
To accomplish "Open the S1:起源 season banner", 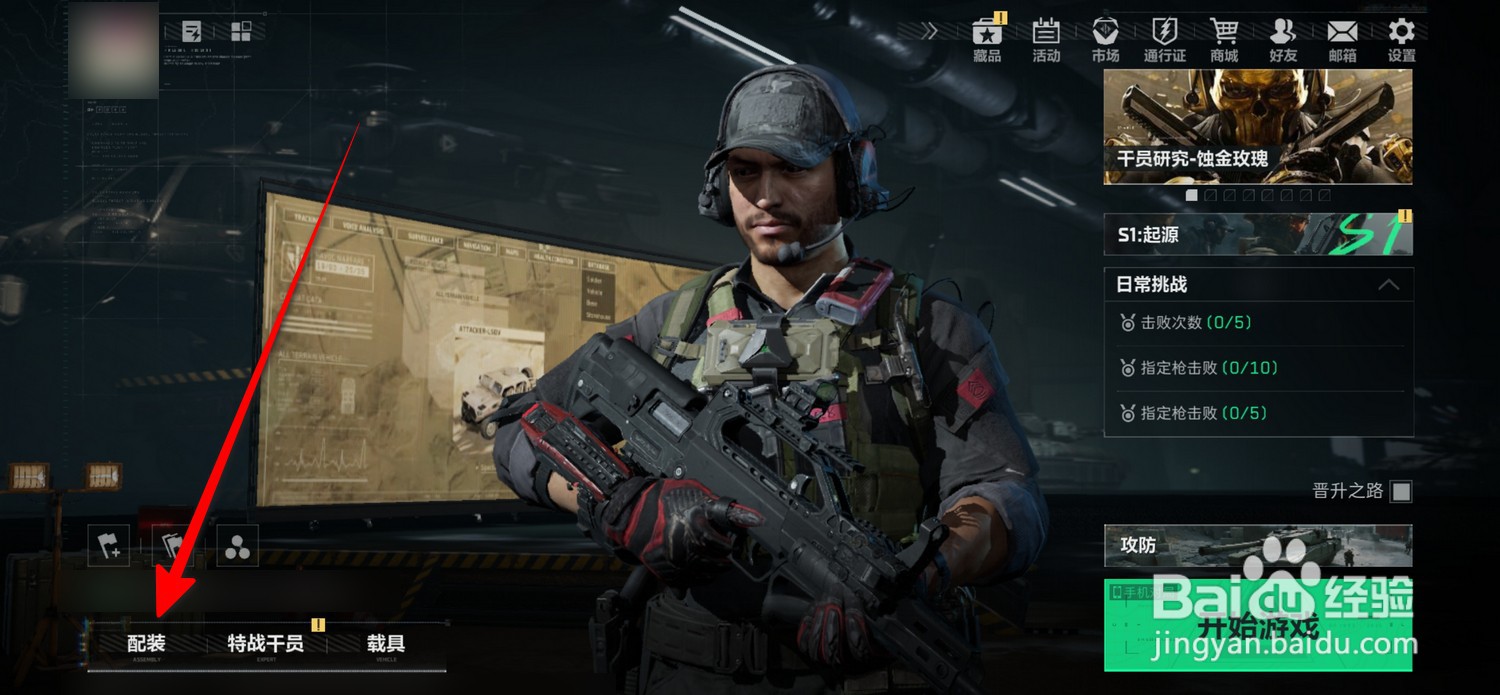I will point(1257,235).
